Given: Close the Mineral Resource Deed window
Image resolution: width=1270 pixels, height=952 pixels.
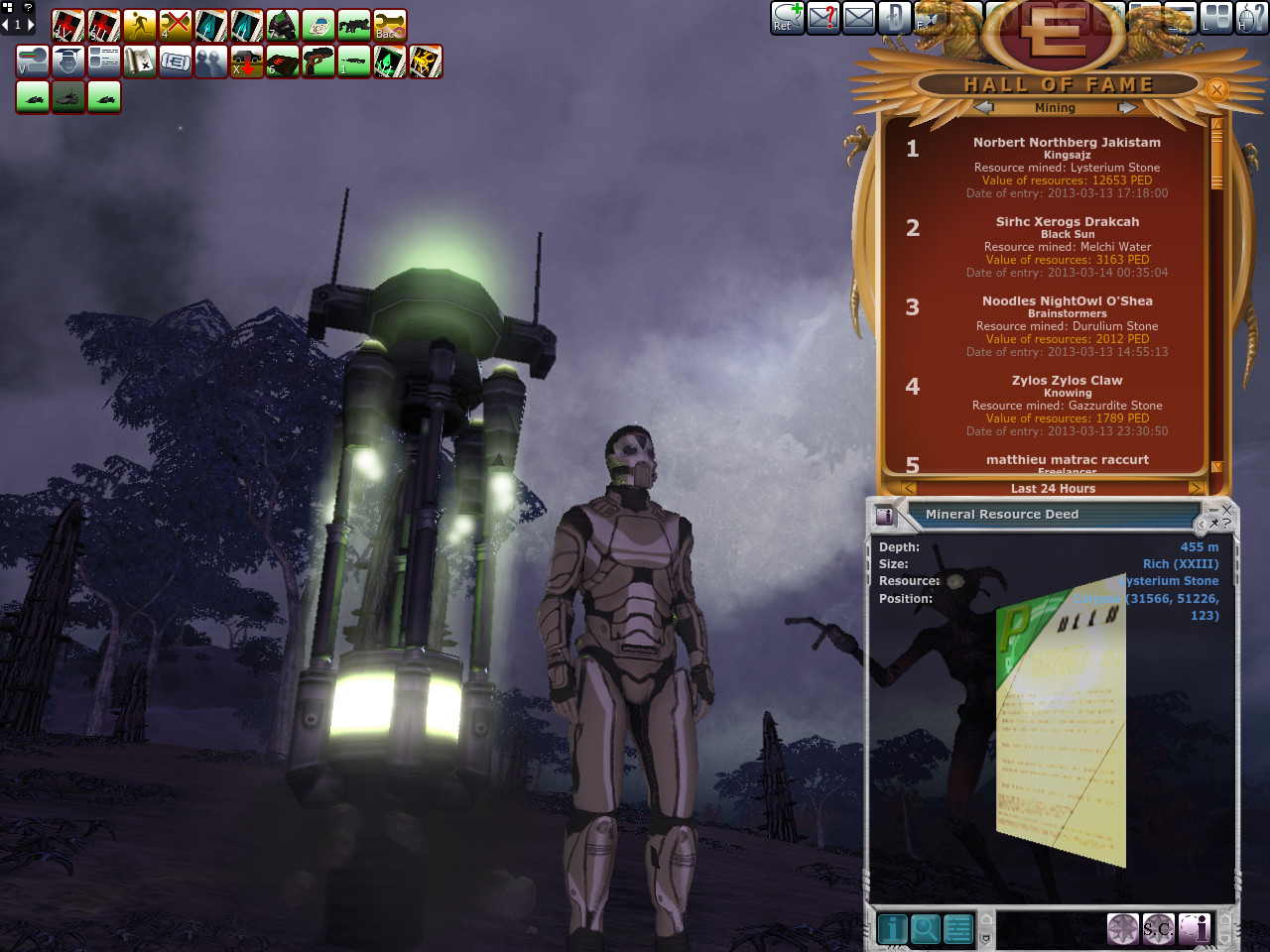Looking at the screenshot, I should [x=1226, y=510].
